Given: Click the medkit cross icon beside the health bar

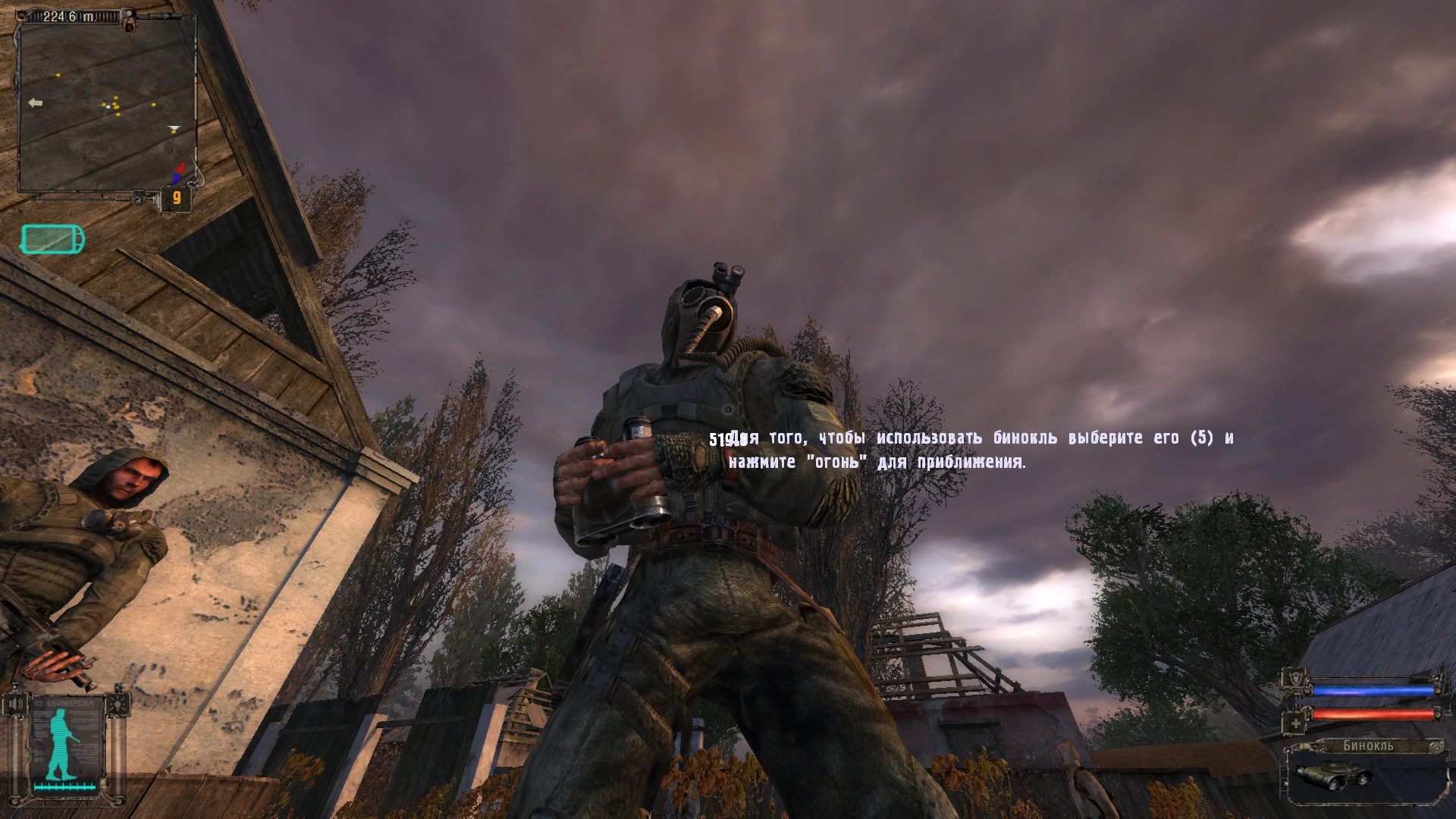Looking at the screenshot, I should pyautogui.click(x=1296, y=723).
